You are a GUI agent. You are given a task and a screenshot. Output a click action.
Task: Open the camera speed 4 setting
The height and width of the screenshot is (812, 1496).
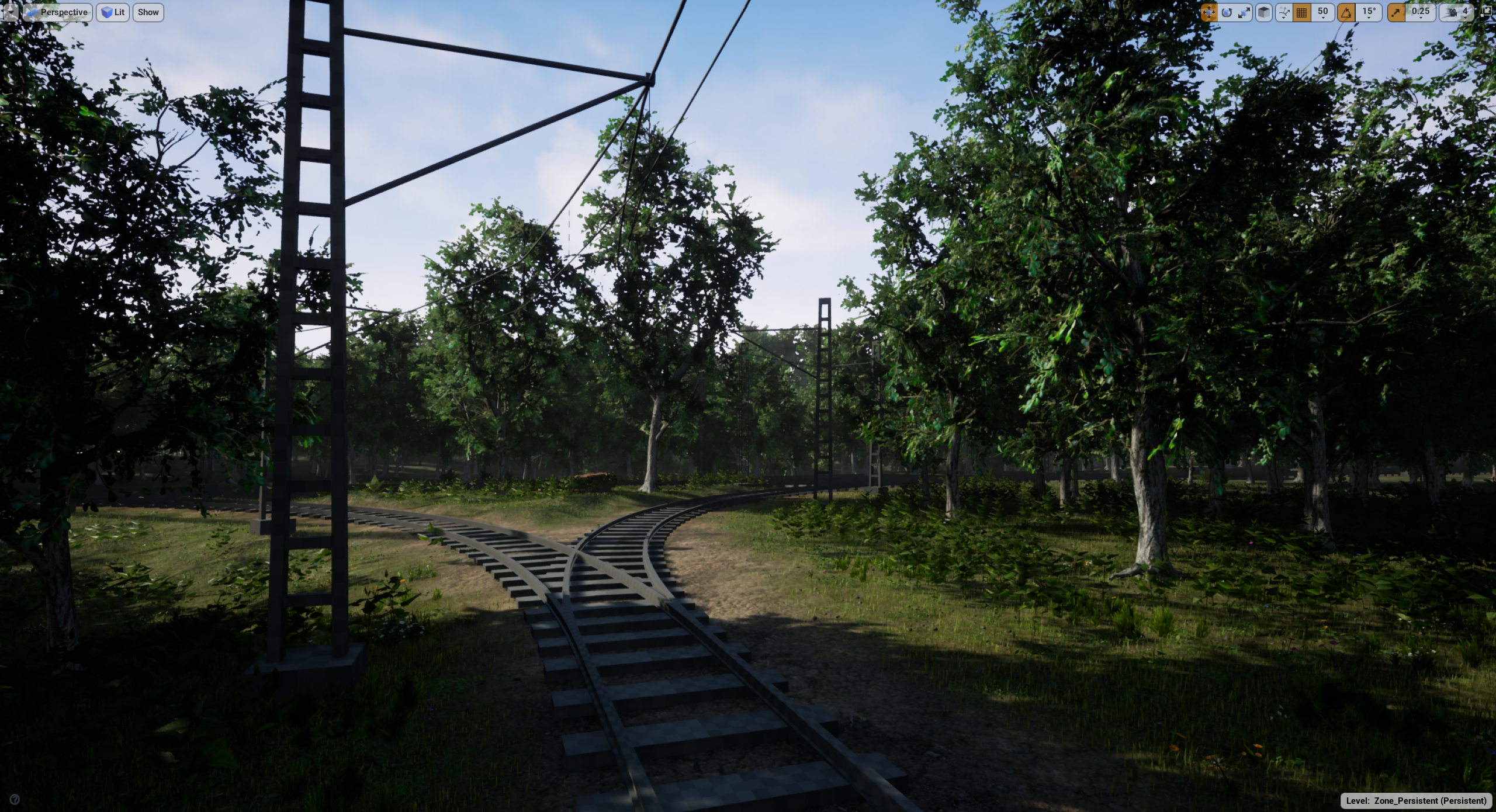click(x=1457, y=12)
